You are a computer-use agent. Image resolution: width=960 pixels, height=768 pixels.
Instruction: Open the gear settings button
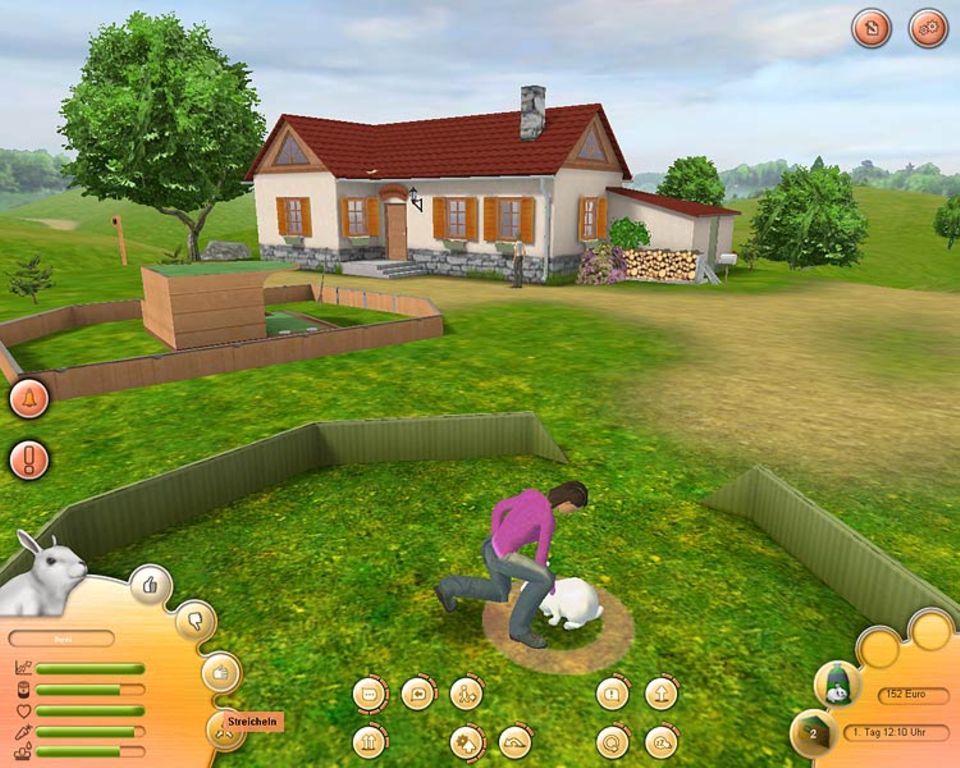928,28
